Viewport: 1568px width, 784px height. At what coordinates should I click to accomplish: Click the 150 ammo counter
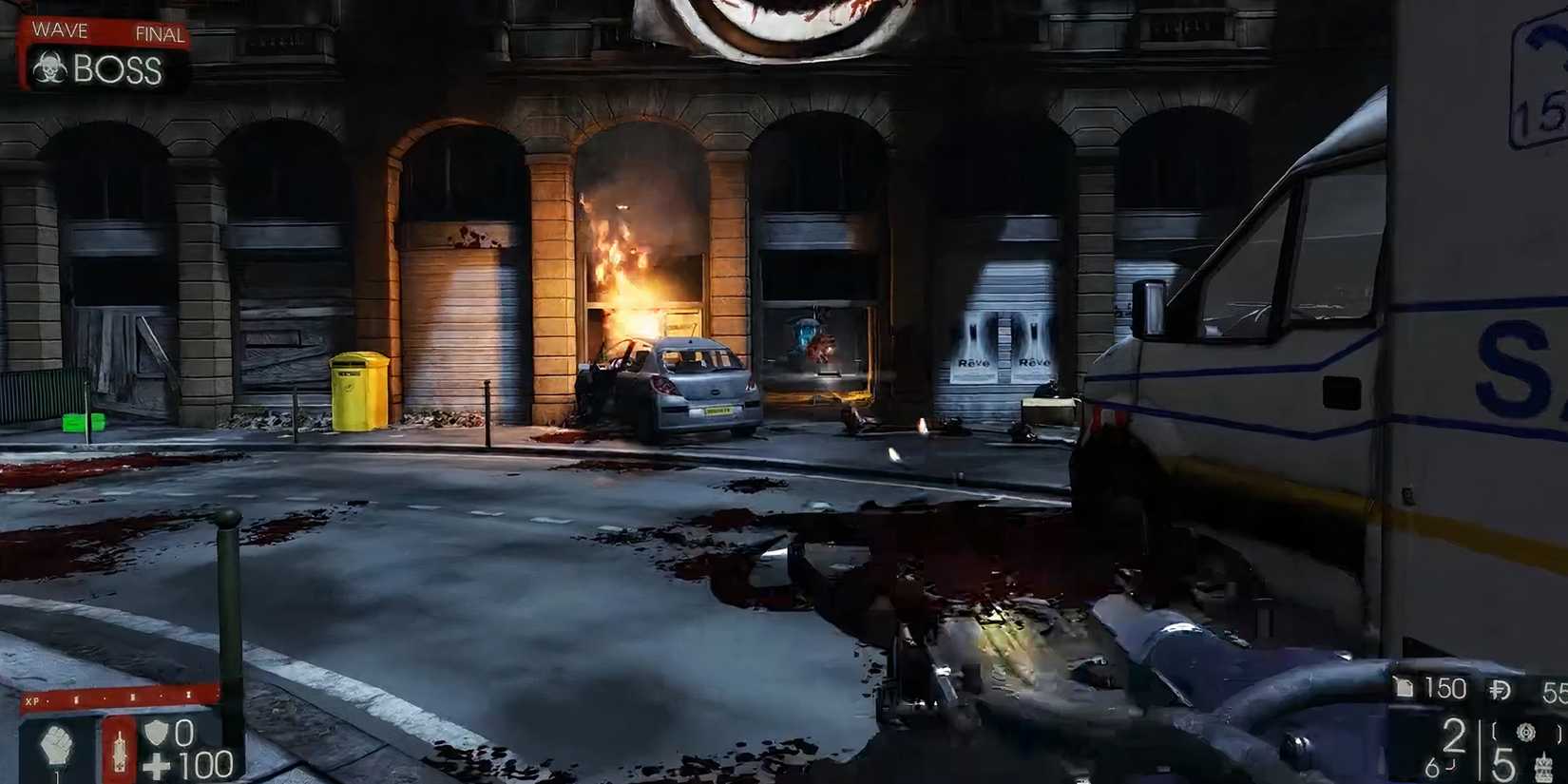[x=1445, y=688]
